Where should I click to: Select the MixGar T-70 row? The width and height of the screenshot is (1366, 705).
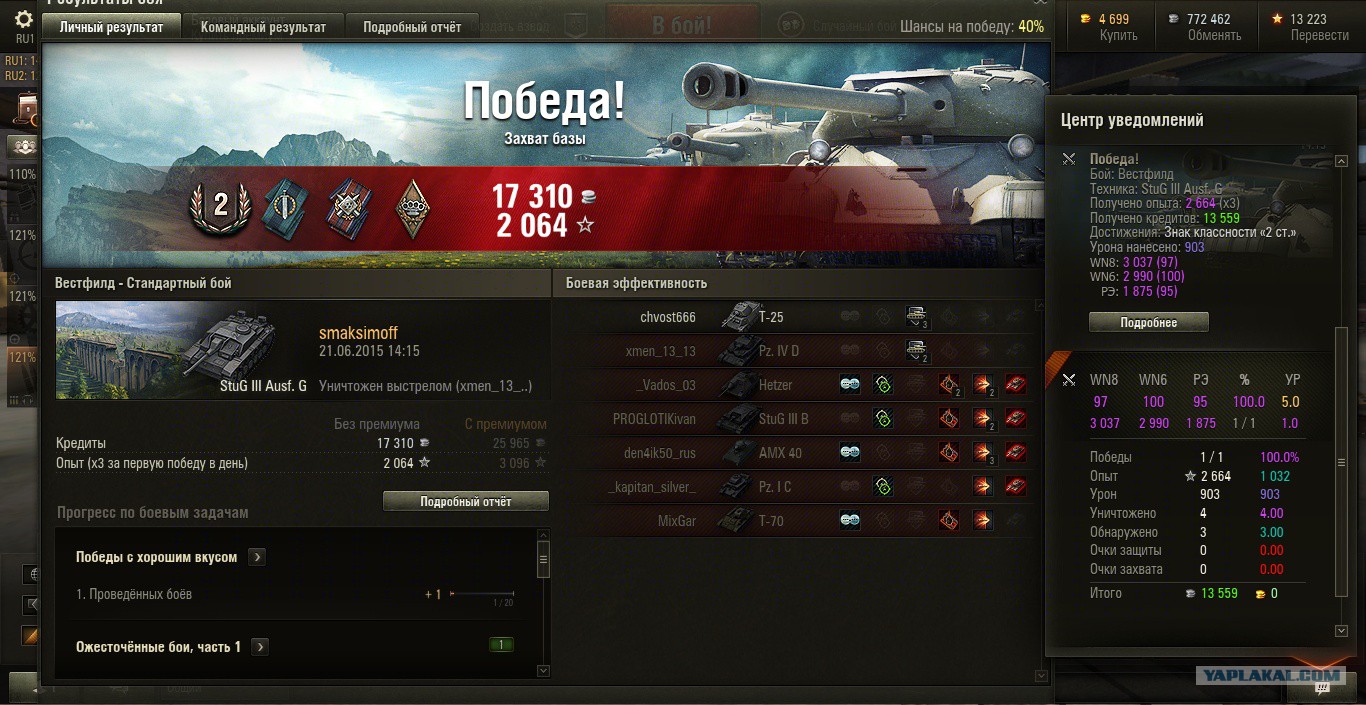tap(676, 521)
